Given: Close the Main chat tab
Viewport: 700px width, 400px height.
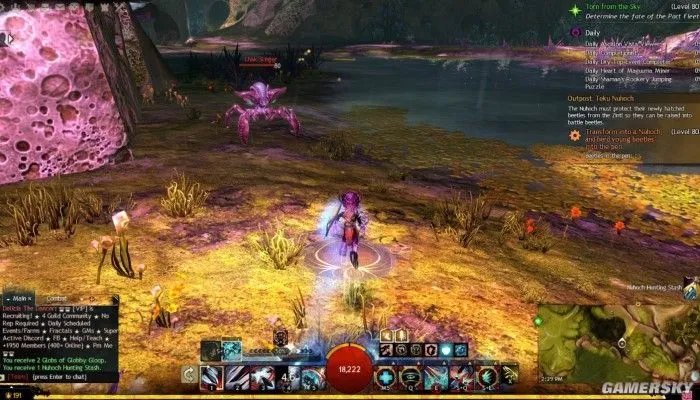Looking at the screenshot, I should [x=30, y=298].
